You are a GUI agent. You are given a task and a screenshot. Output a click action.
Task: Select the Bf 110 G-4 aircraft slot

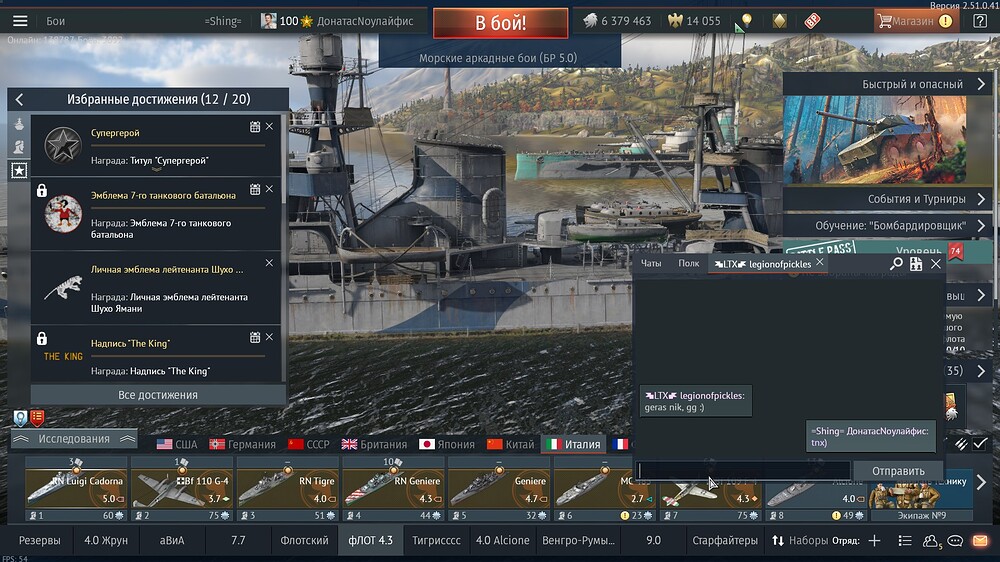tap(182, 490)
